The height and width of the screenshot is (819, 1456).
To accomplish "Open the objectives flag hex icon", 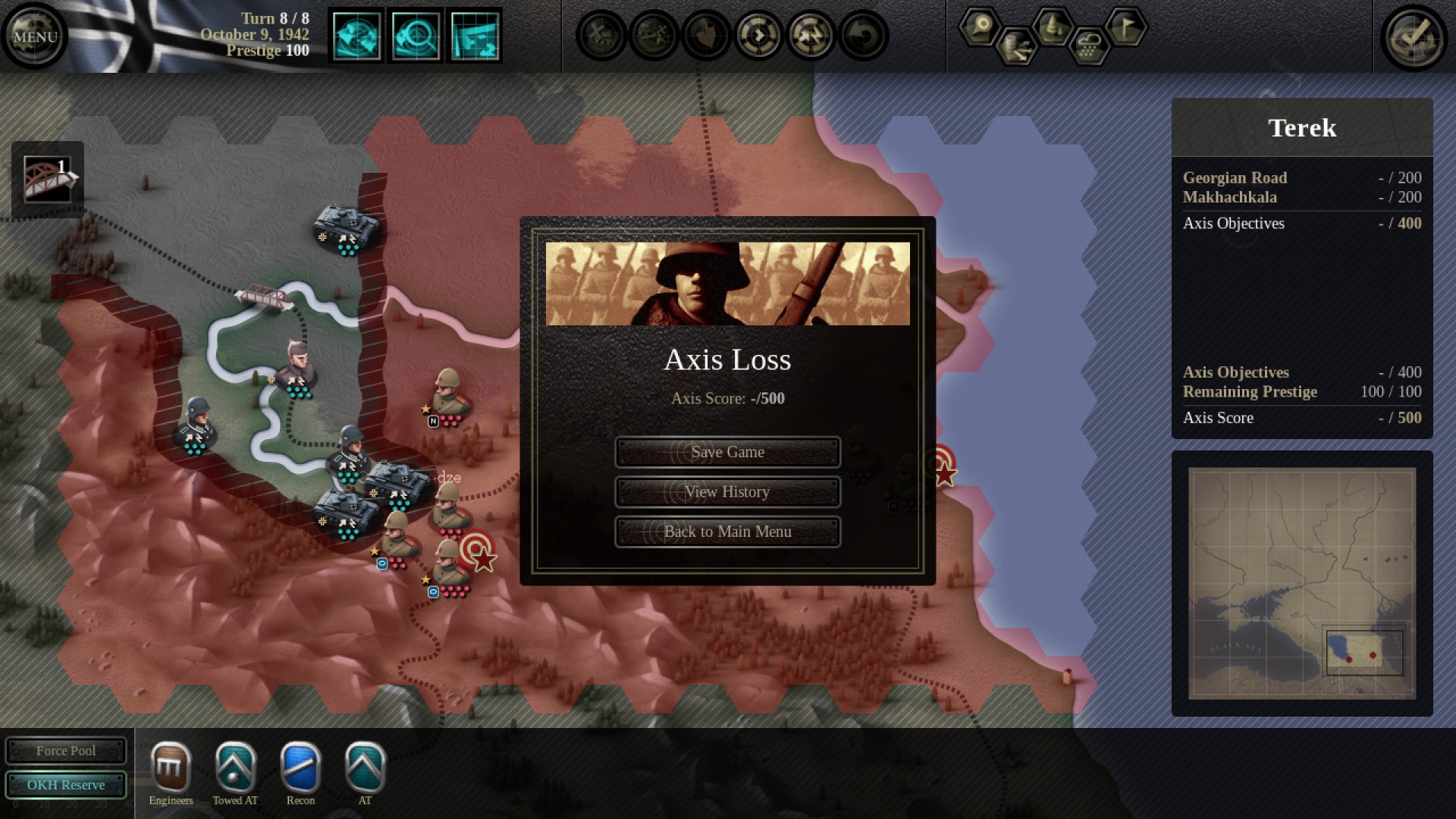I will [x=1125, y=27].
